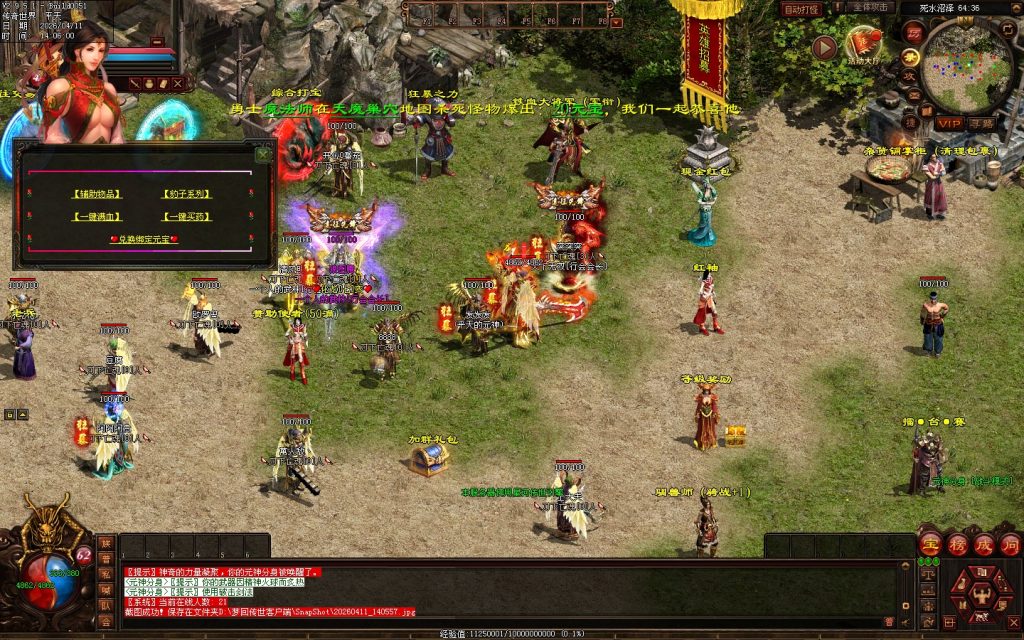The height and width of the screenshot is (640, 1024).
Task: Click the 一键买药 option
Action: 185,216
